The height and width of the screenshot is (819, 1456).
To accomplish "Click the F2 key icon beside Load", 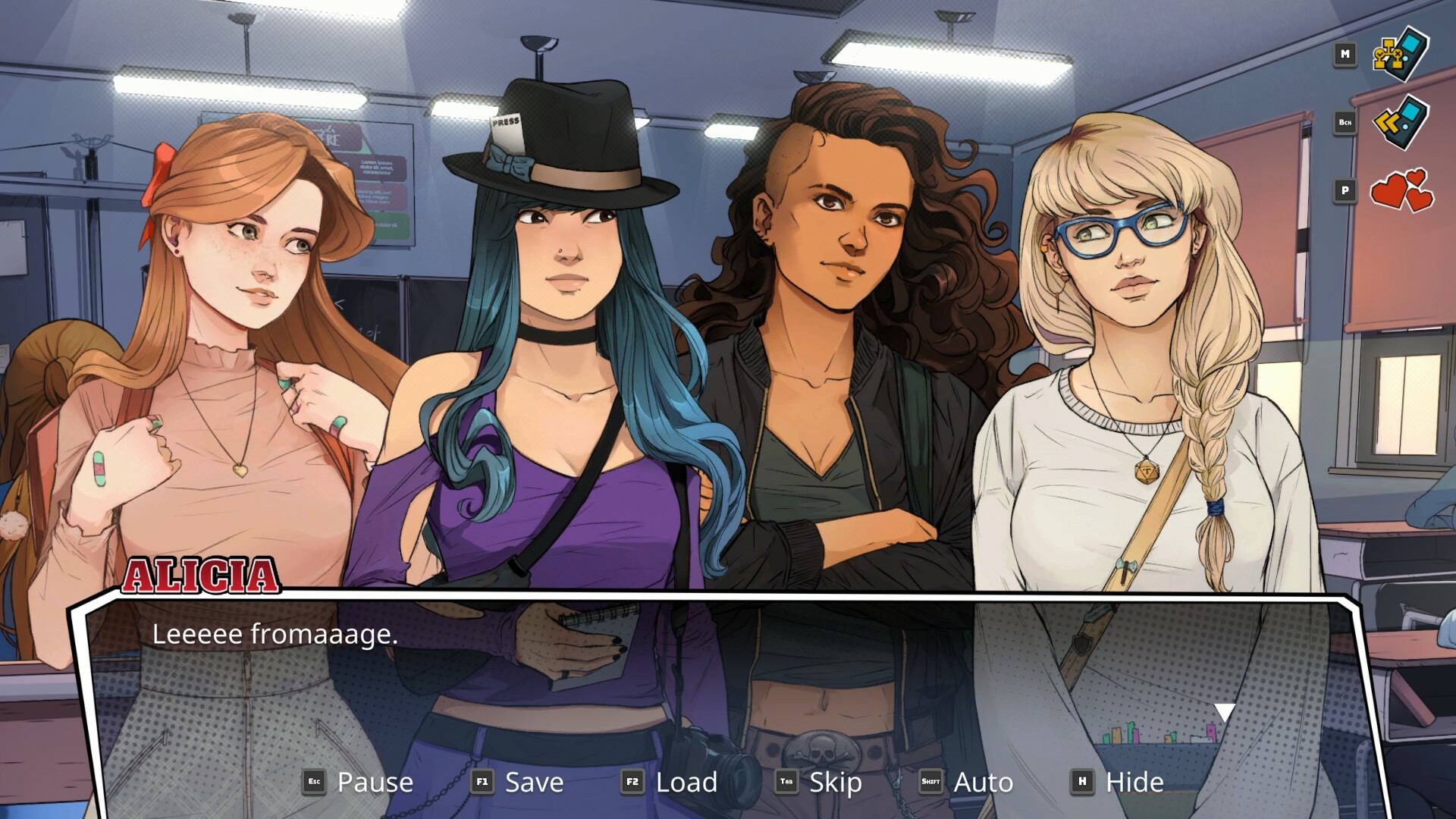I will [x=635, y=782].
